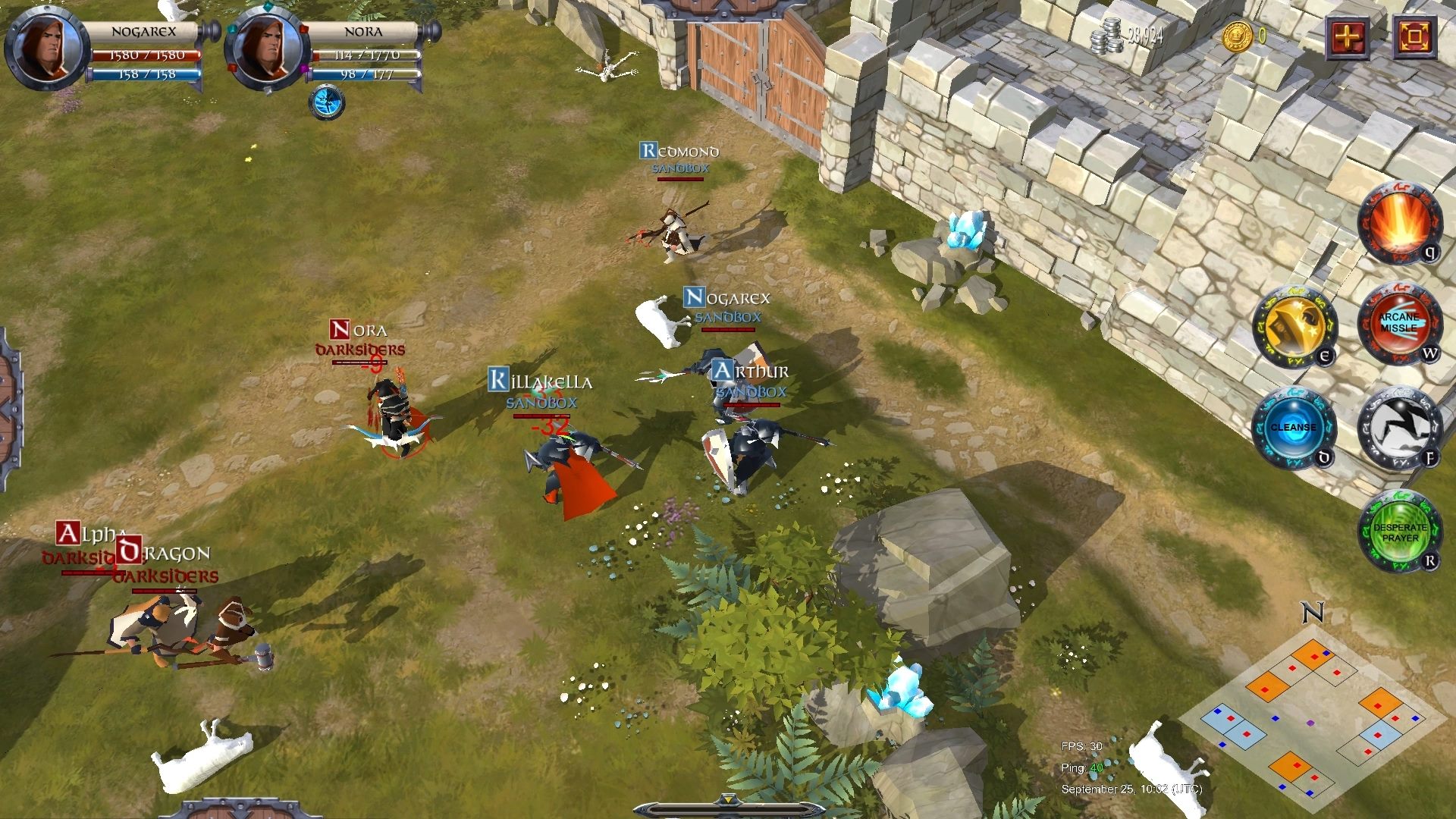Select Arthur's Sandbox nameplate
The width and height of the screenshot is (1456, 819).
tap(750, 393)
